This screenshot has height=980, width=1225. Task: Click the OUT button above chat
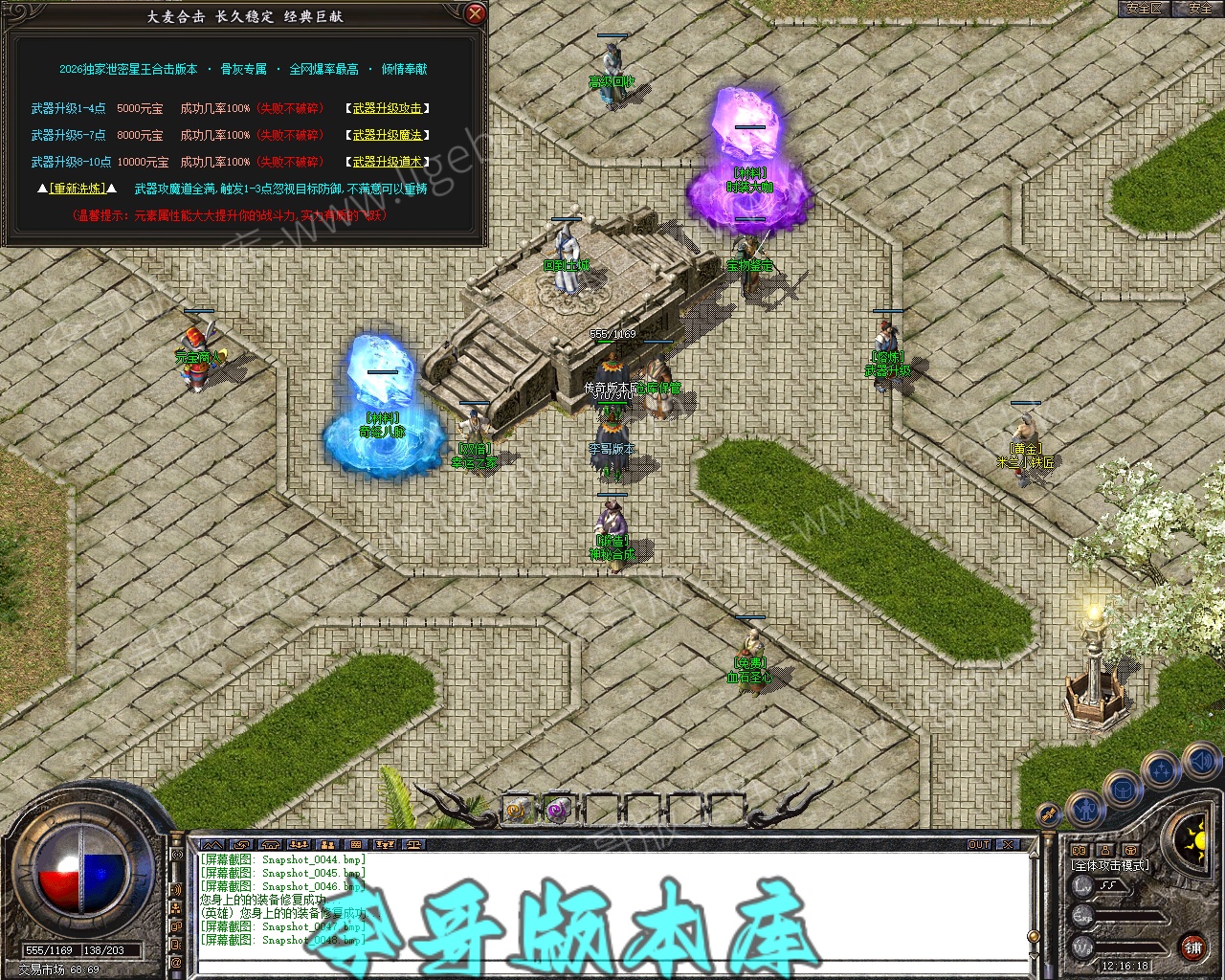click(979, 845)
